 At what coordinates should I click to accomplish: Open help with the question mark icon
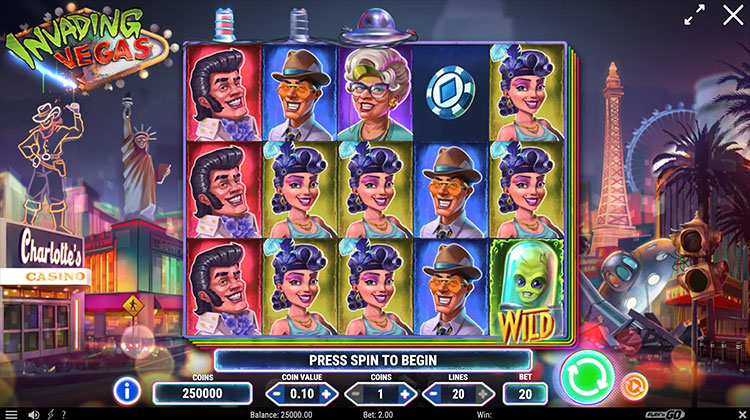click(x=65, y=413)
